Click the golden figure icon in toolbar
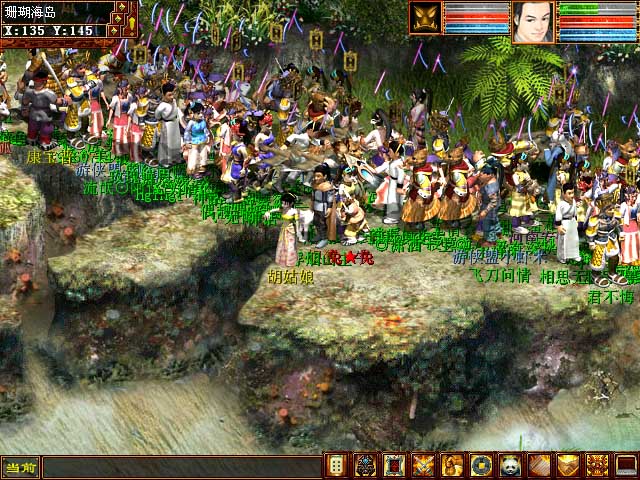640x480 pixels. 453,466
